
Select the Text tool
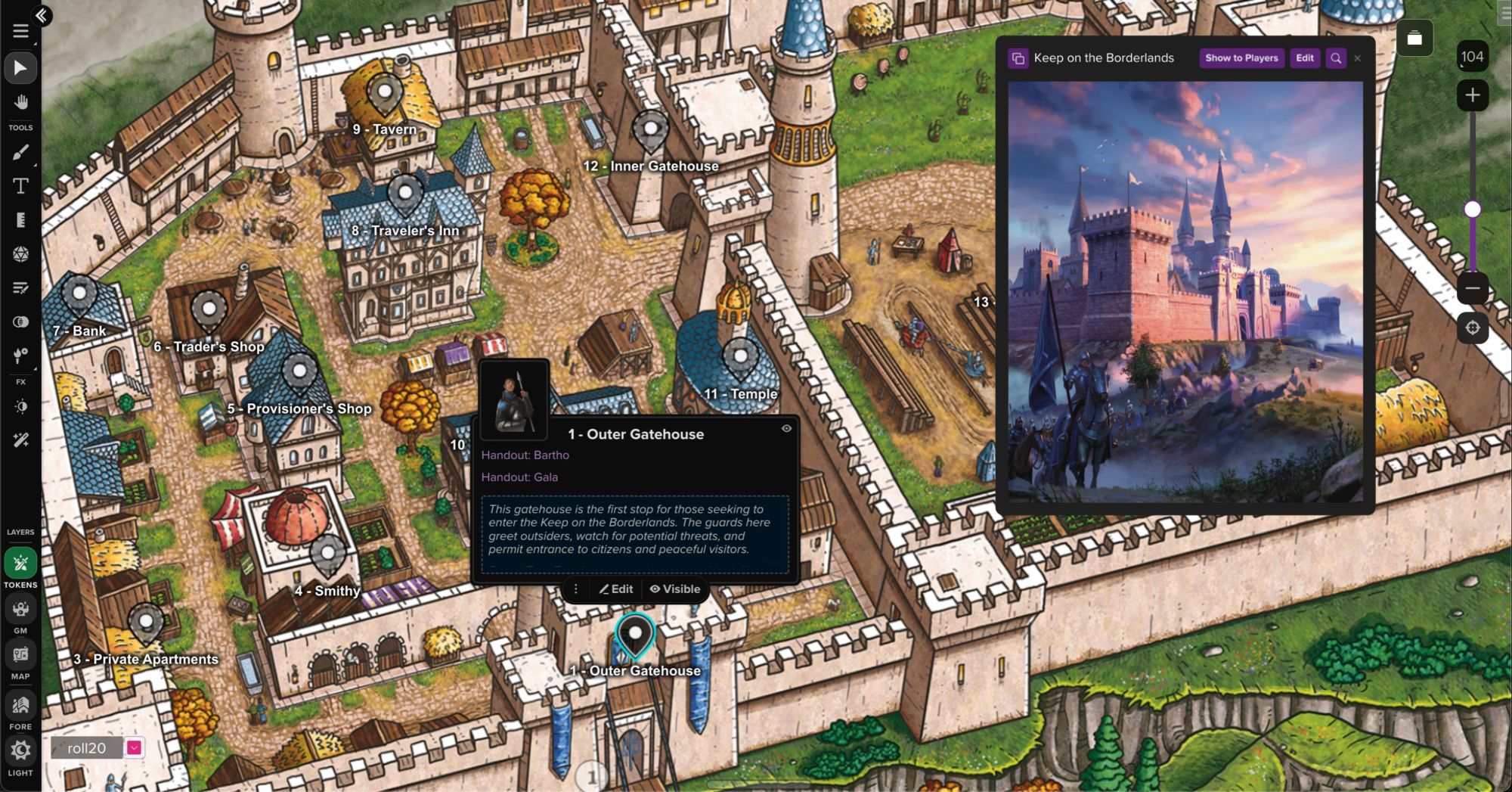click(x=21, y=186)
